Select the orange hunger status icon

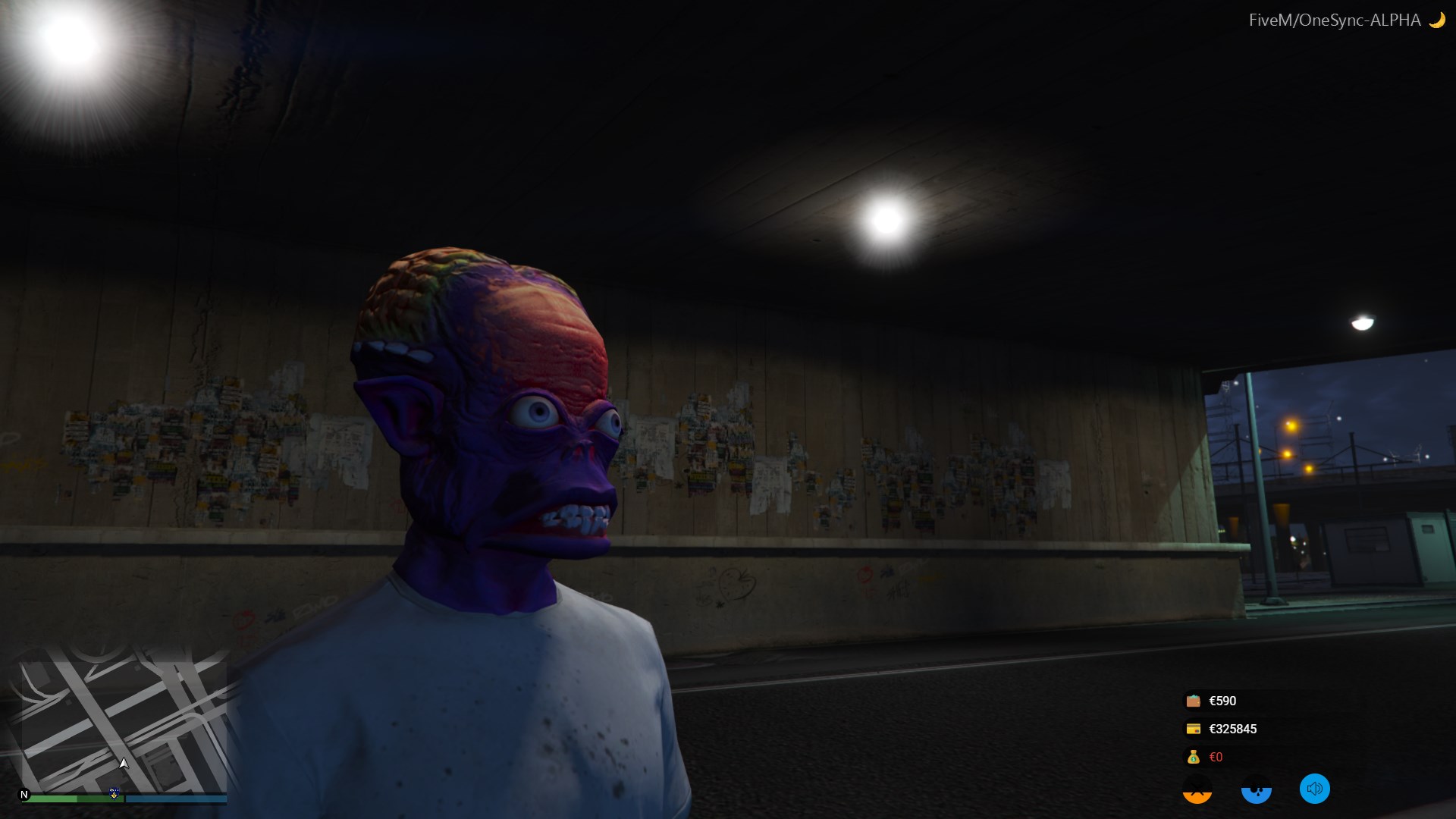click(1197, 791)
